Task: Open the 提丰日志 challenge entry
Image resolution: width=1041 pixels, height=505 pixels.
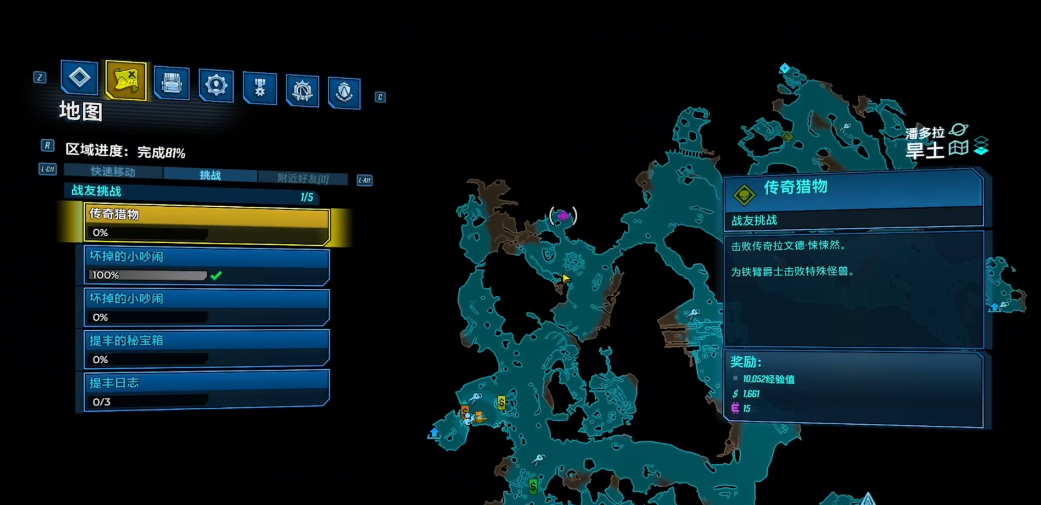Action: coord(208,391)
